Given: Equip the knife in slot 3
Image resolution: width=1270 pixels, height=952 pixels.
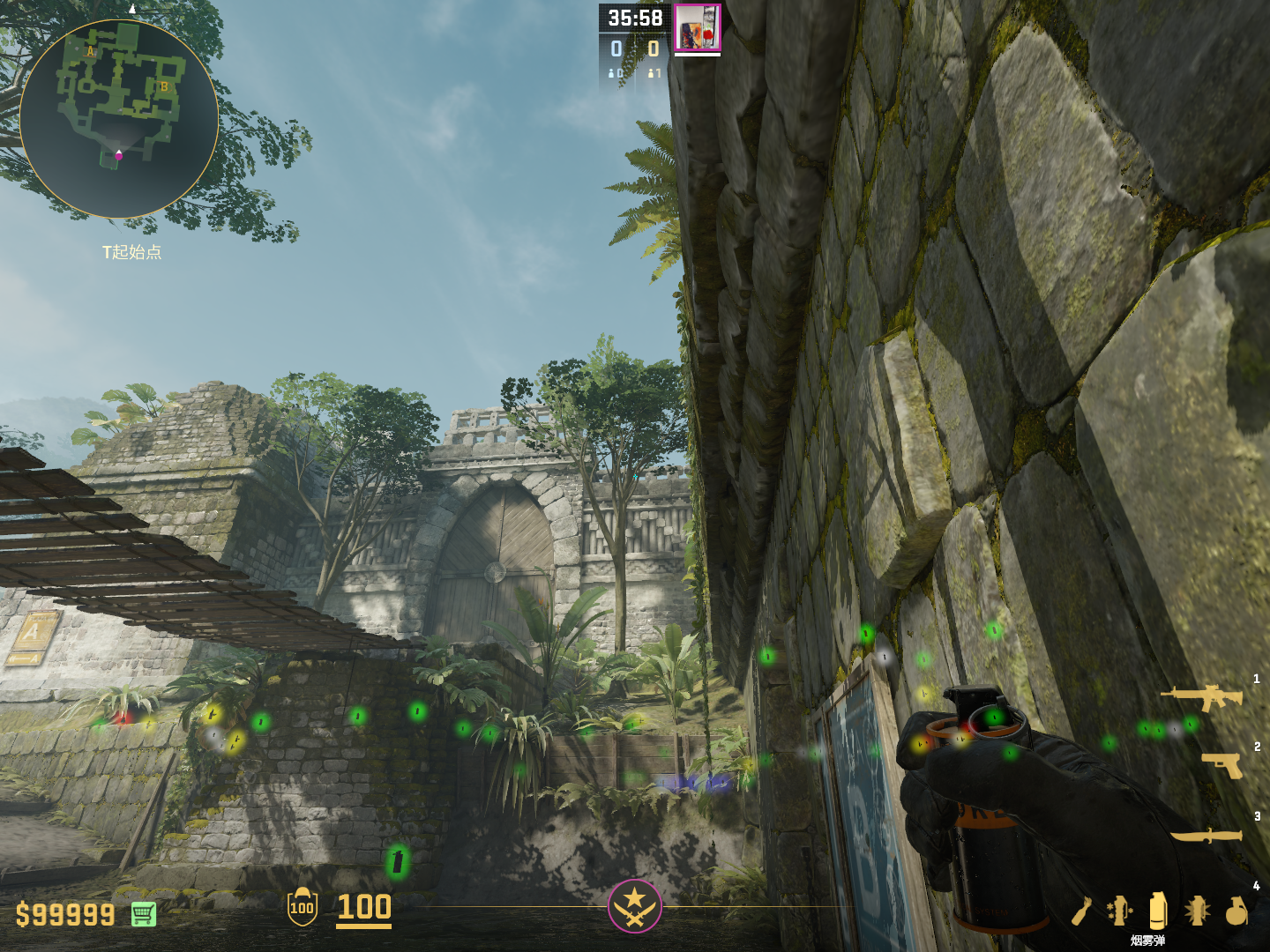Looking at the screenshot, I should click(x=1206, y=834).
